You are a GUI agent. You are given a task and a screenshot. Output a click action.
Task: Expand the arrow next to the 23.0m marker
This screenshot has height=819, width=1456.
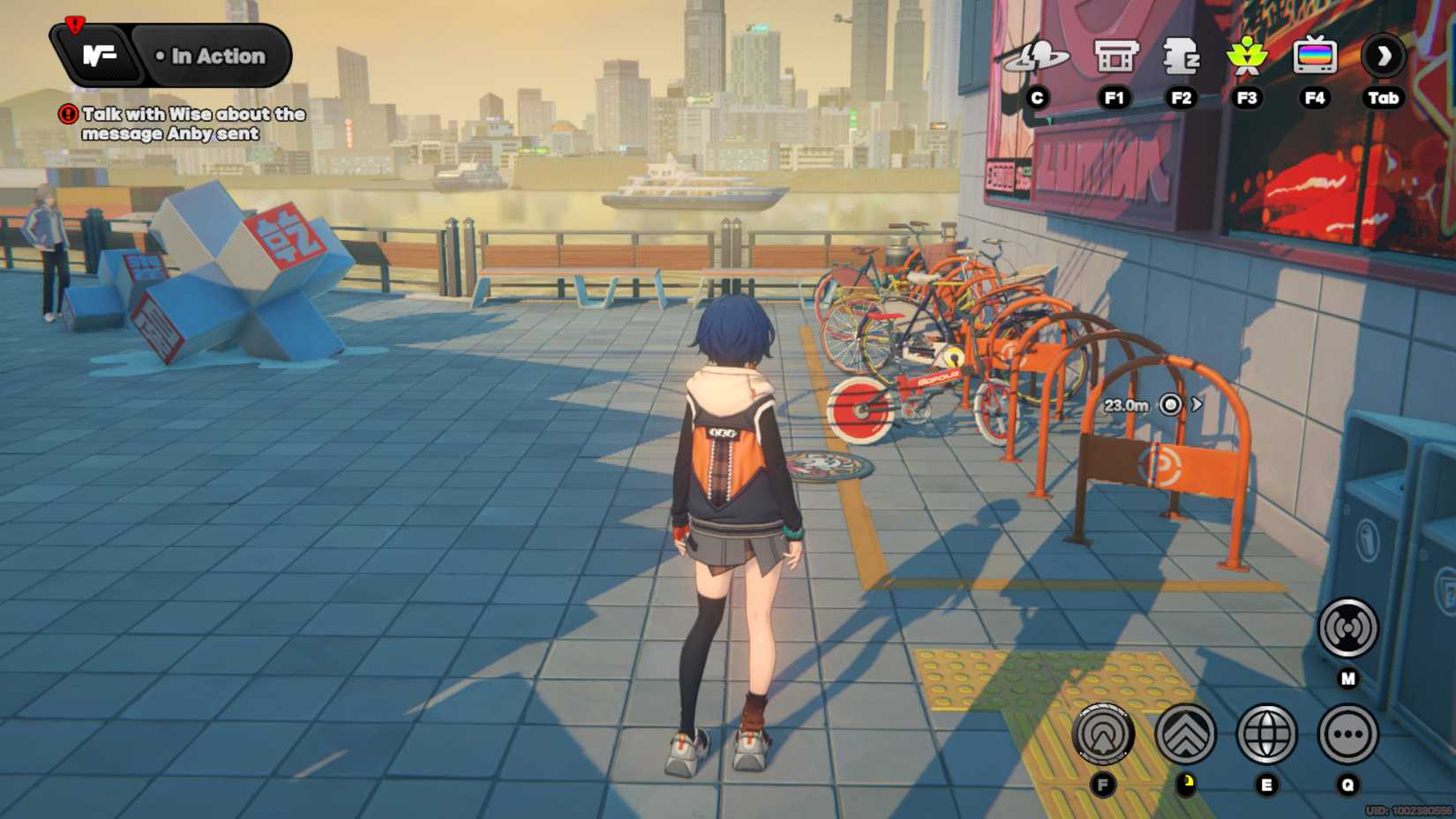click(1196, 404)
